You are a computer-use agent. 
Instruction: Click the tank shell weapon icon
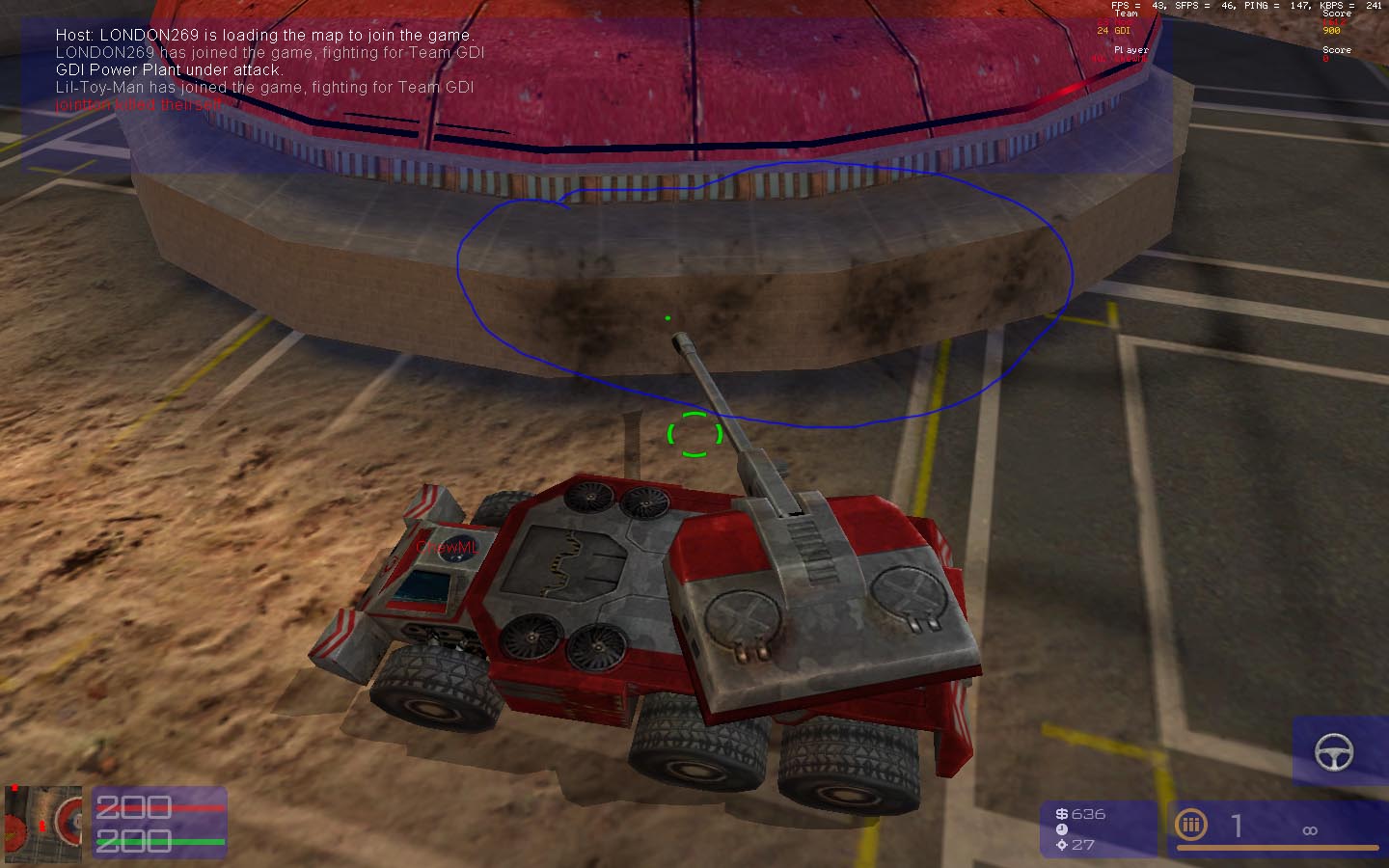pos(1191,825)
